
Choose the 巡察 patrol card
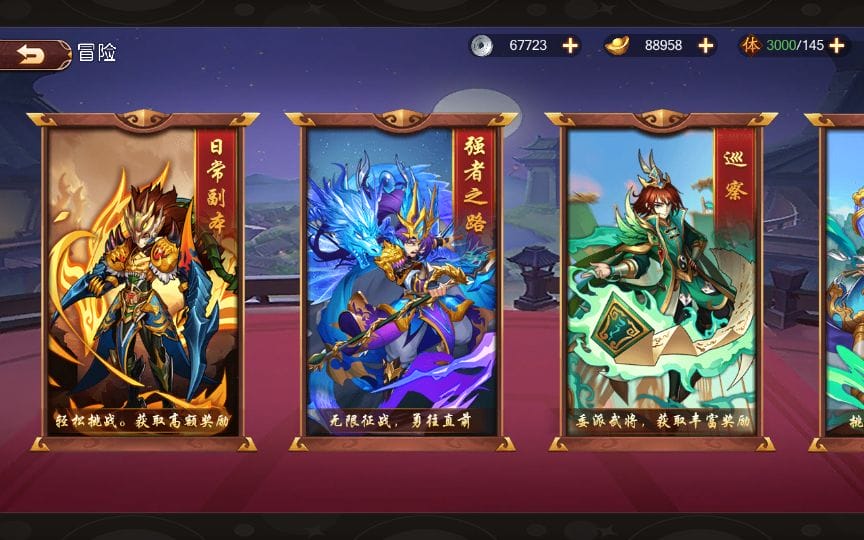pyautogui.click(x=660, y=280)
